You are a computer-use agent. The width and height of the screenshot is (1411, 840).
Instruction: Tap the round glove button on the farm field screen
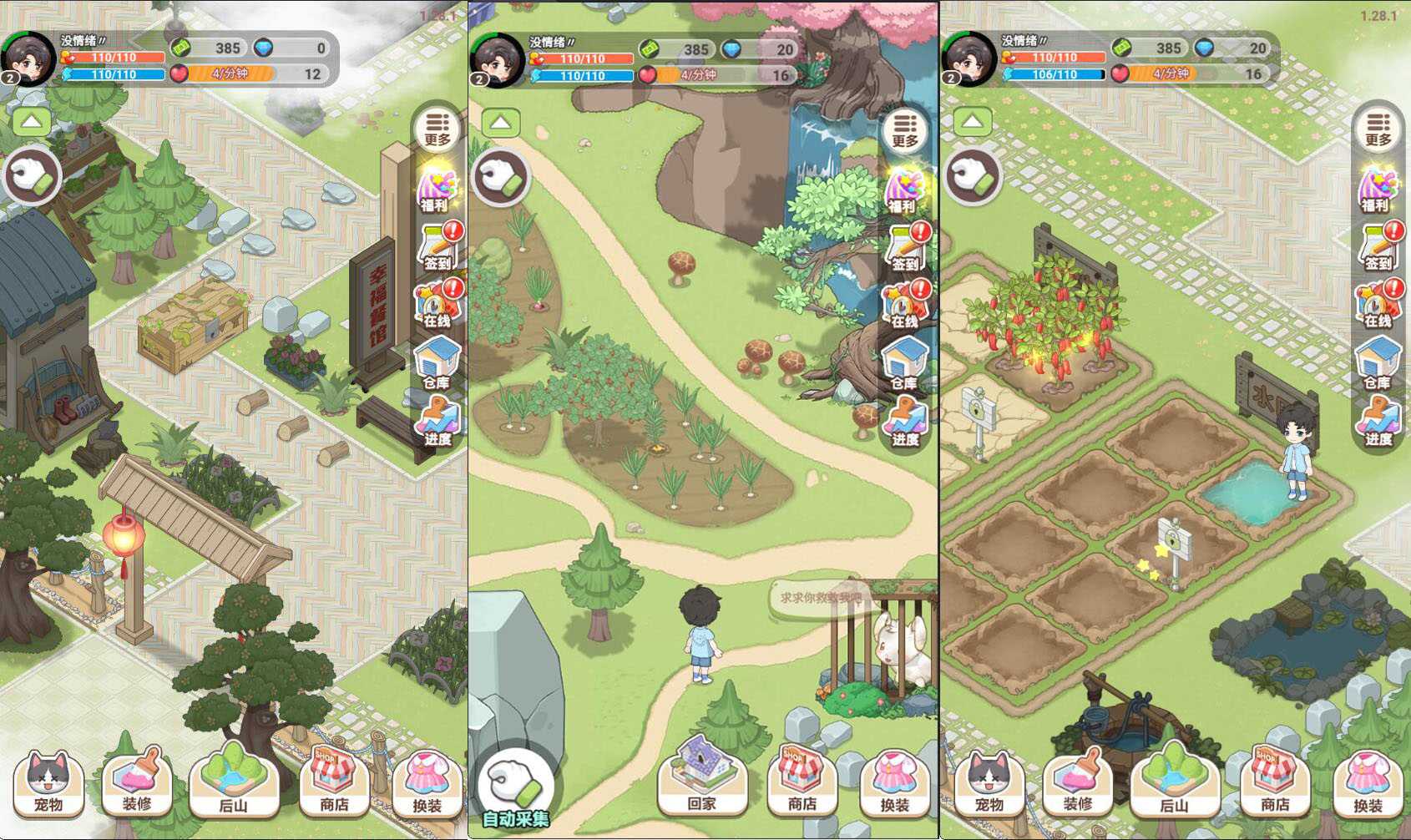pyautogui.click(x=974, y=177)
